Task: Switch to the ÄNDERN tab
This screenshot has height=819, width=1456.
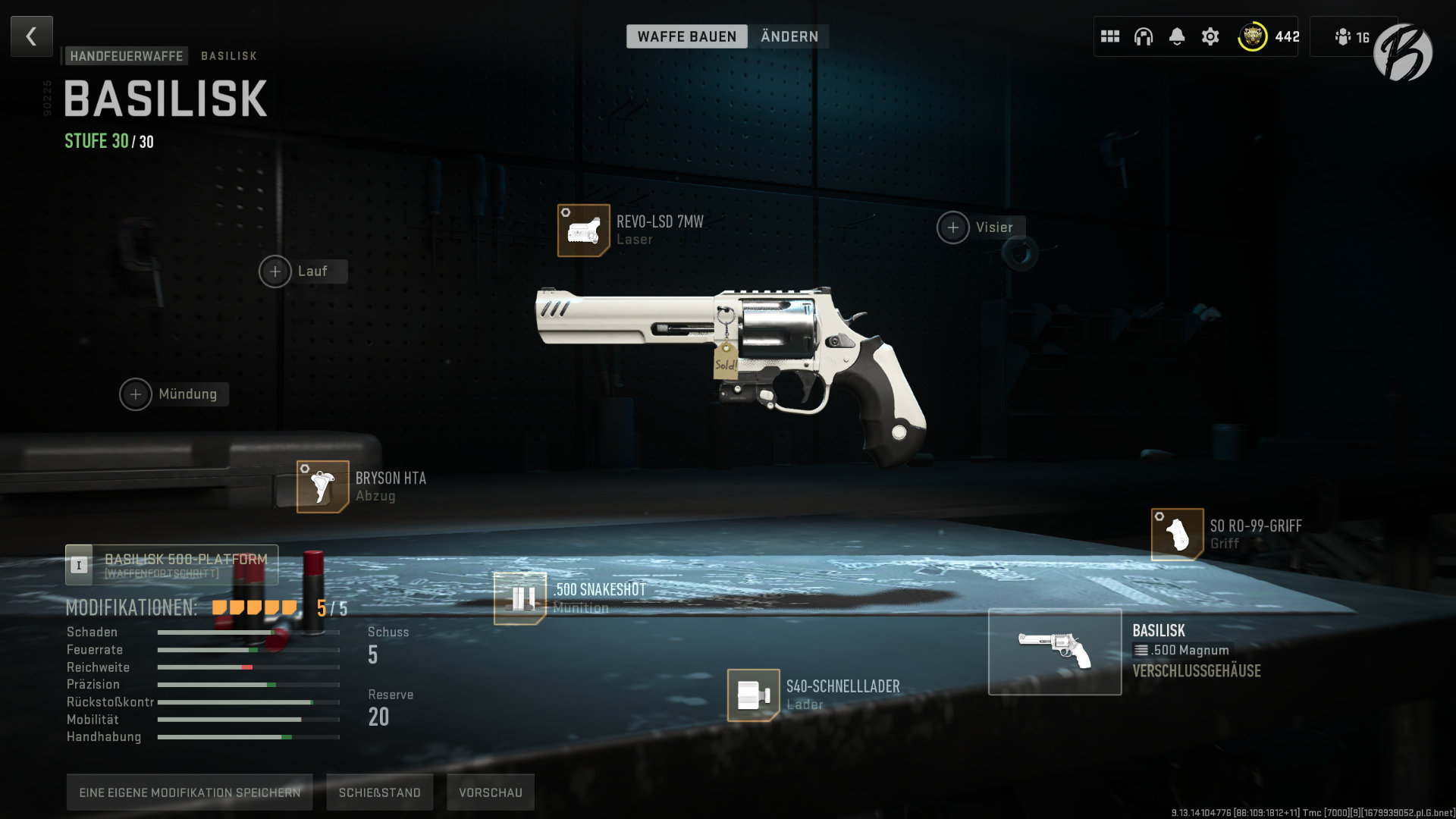Action: [x=789, y=36]
